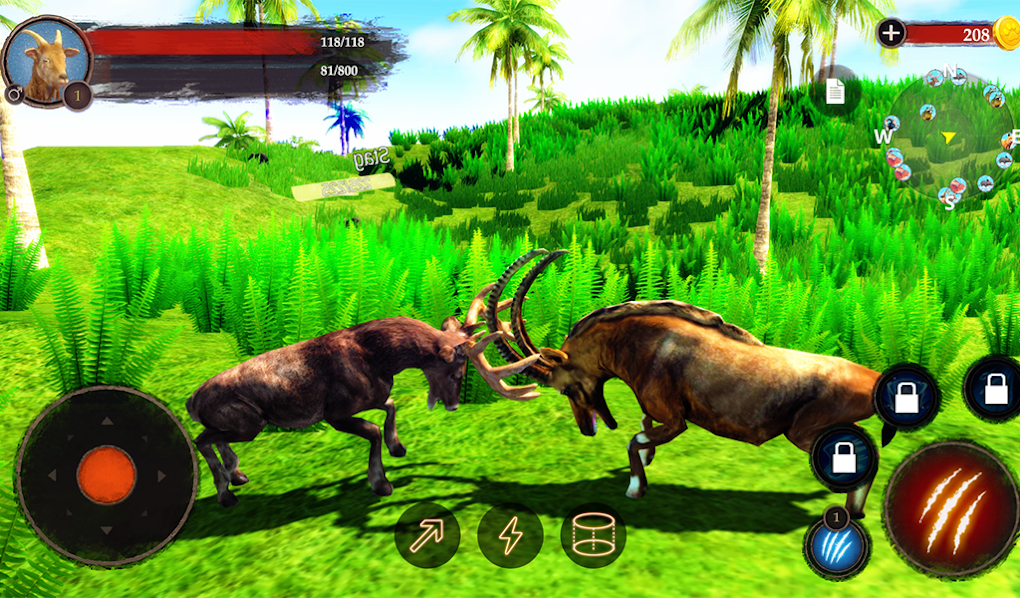1020x598 pixels.
Task: Open the quest document icon
Action: [835, 92]
